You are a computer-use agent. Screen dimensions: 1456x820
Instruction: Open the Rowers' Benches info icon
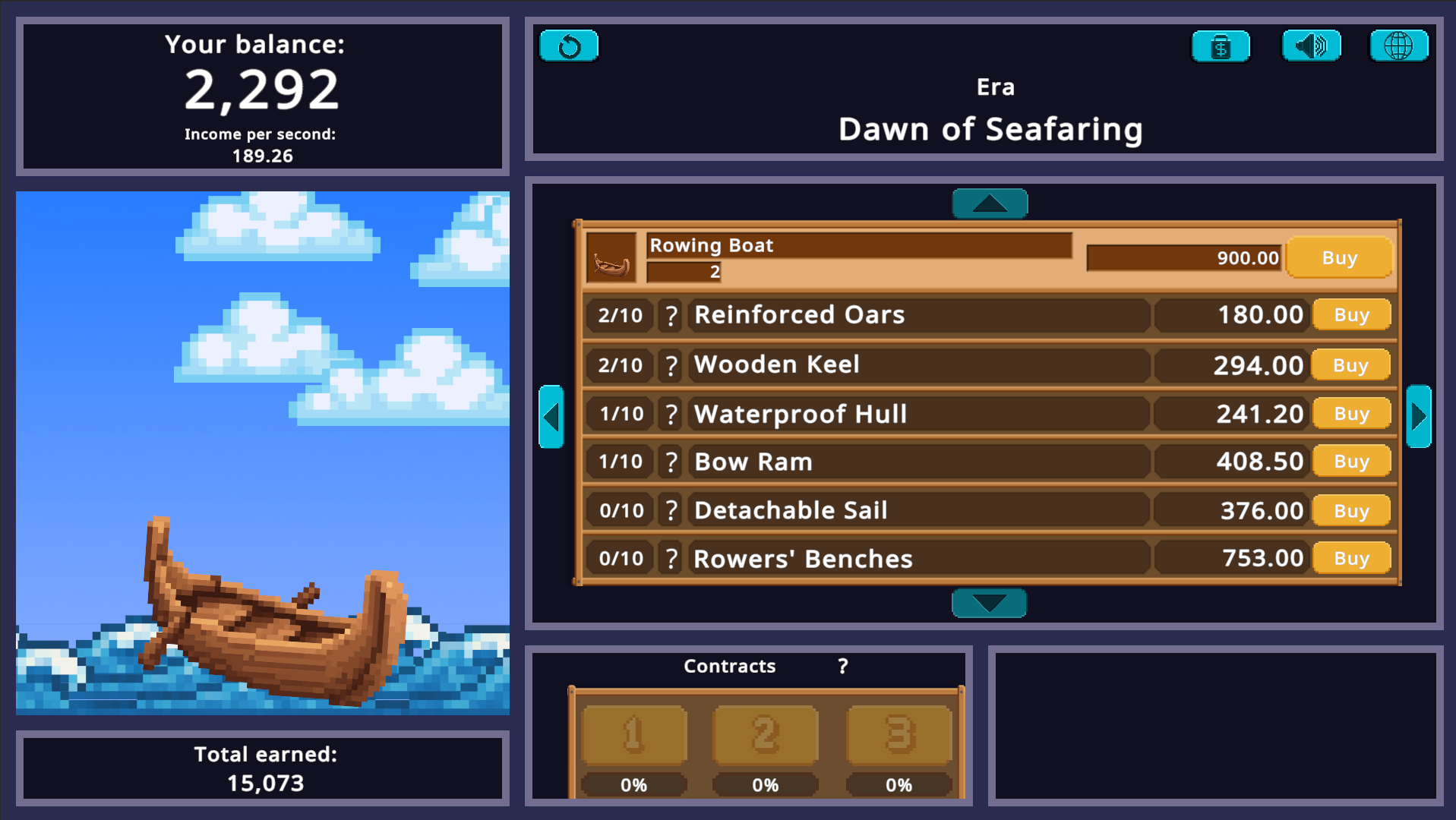click(671, 558)
